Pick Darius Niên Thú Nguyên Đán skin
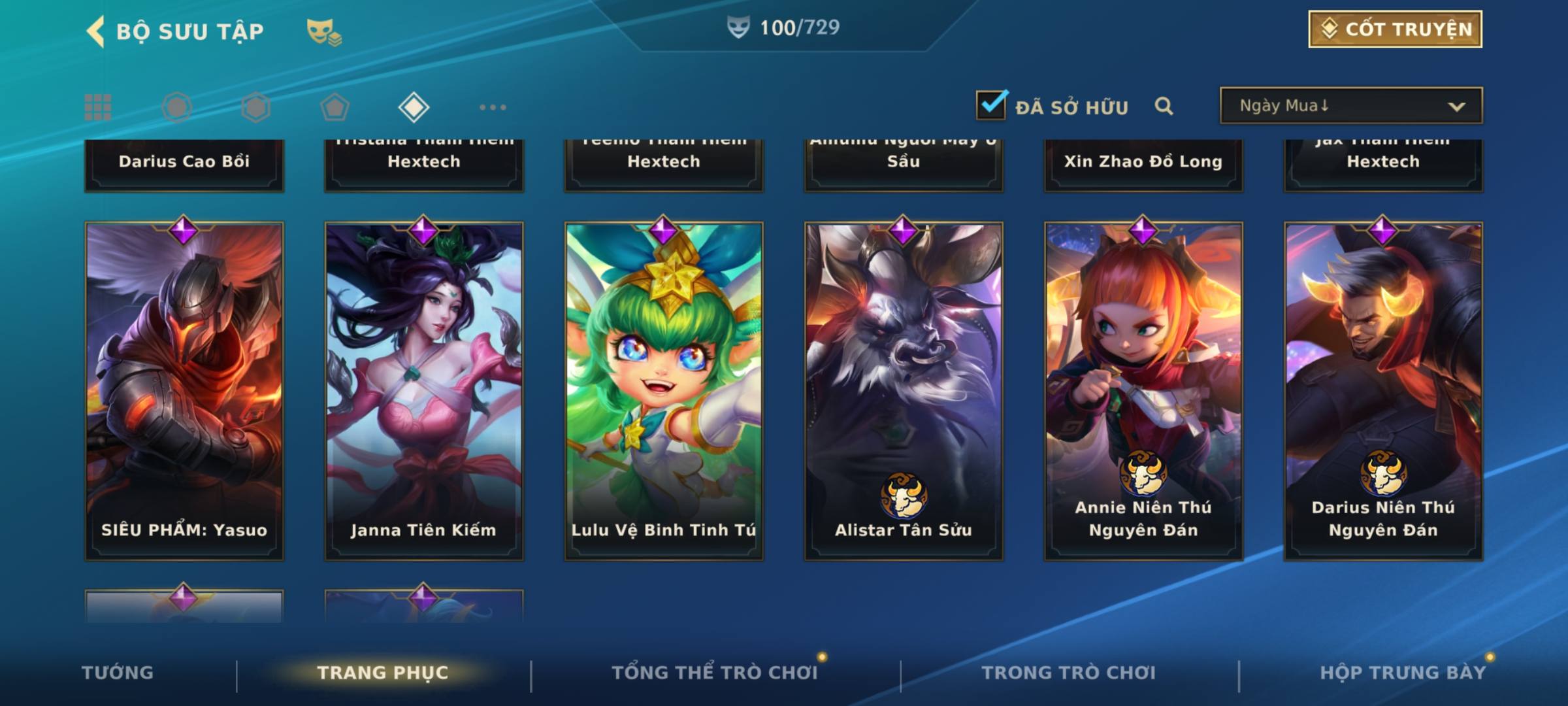This screenshot has width=1568, height=706. 1383,391
